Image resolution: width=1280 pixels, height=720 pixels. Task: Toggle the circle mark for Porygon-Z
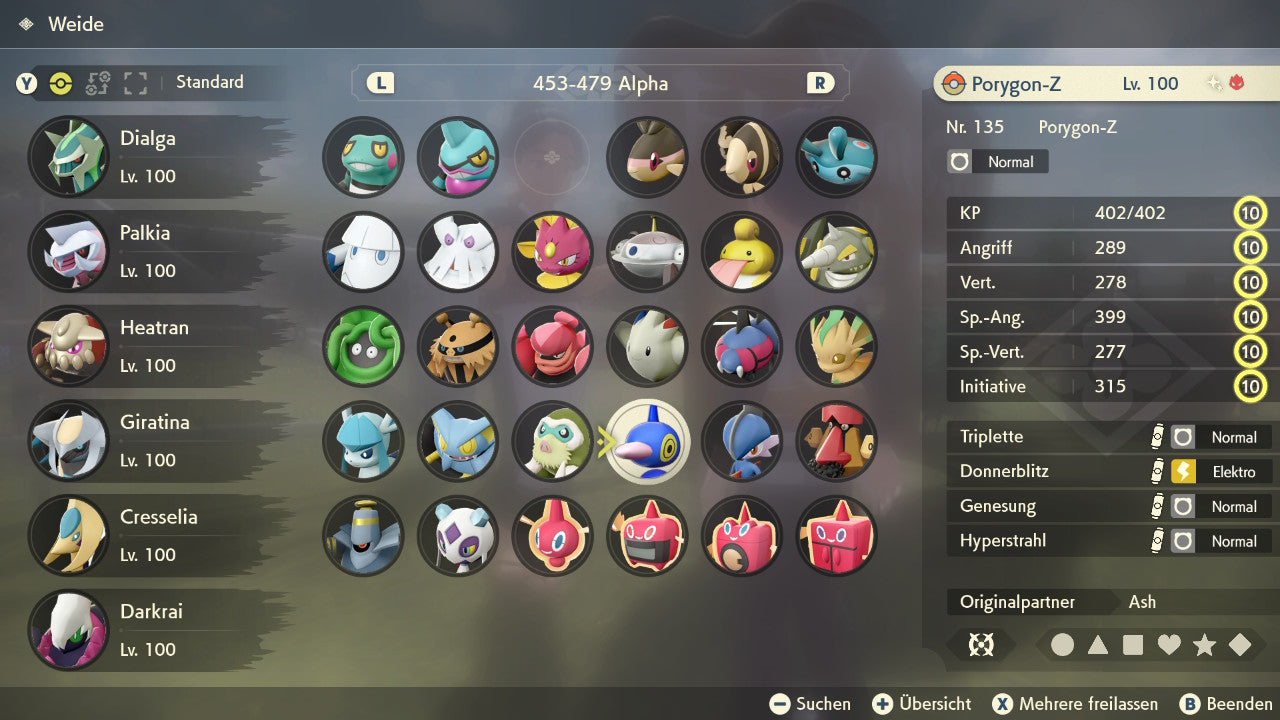1062,645
